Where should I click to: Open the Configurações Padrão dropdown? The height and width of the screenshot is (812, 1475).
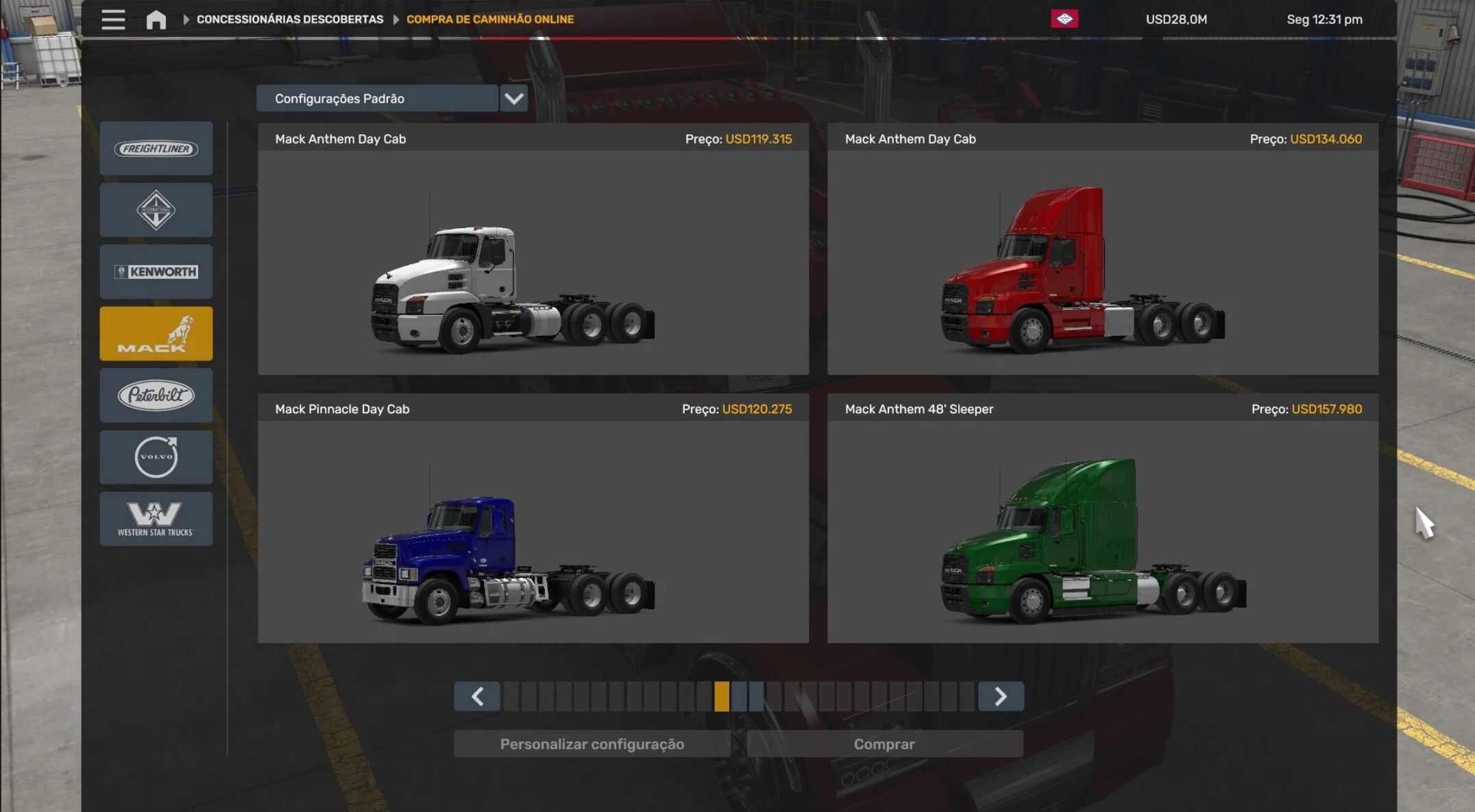click(513, 99)
